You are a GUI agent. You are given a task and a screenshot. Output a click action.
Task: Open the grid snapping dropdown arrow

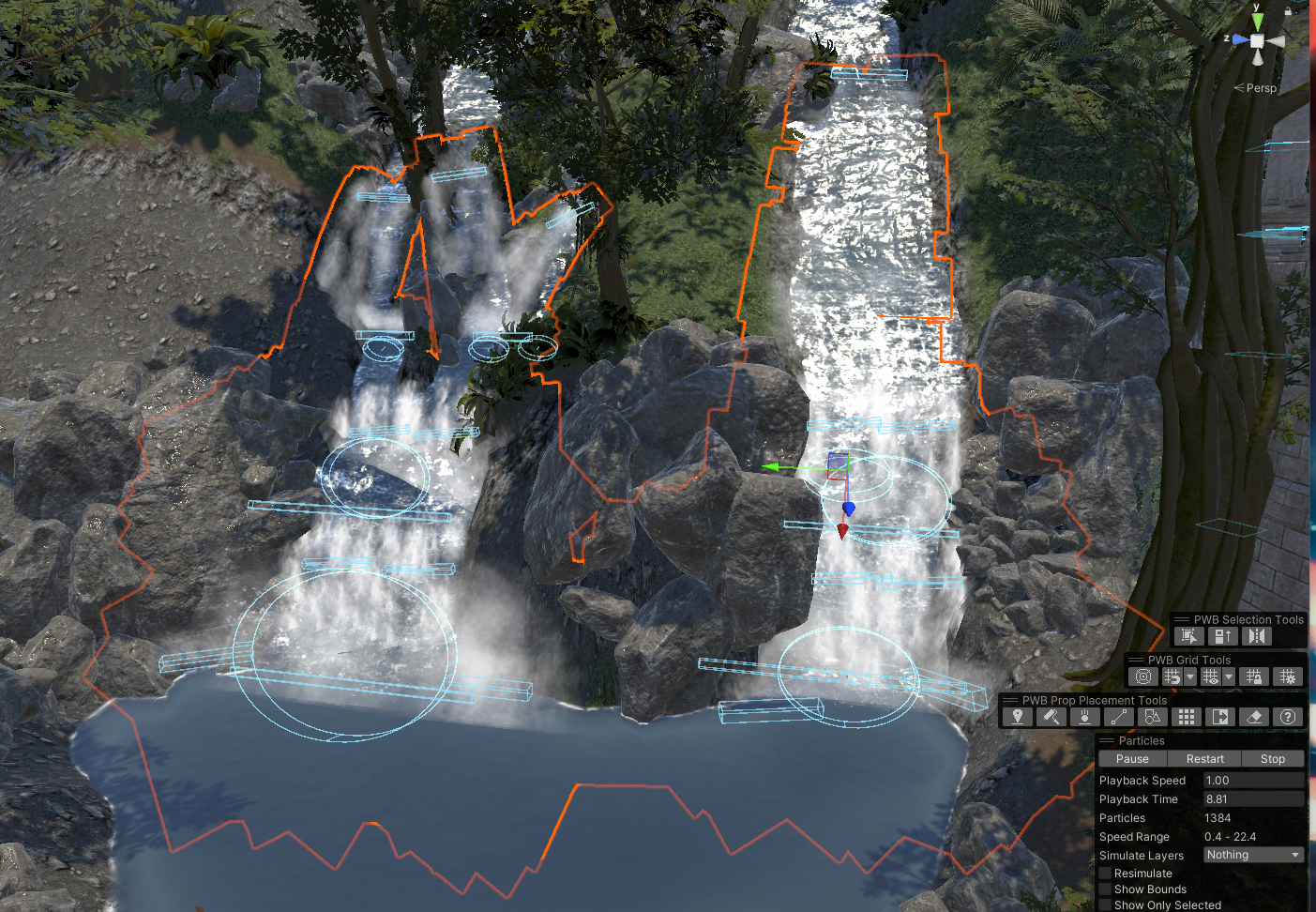1190,676
